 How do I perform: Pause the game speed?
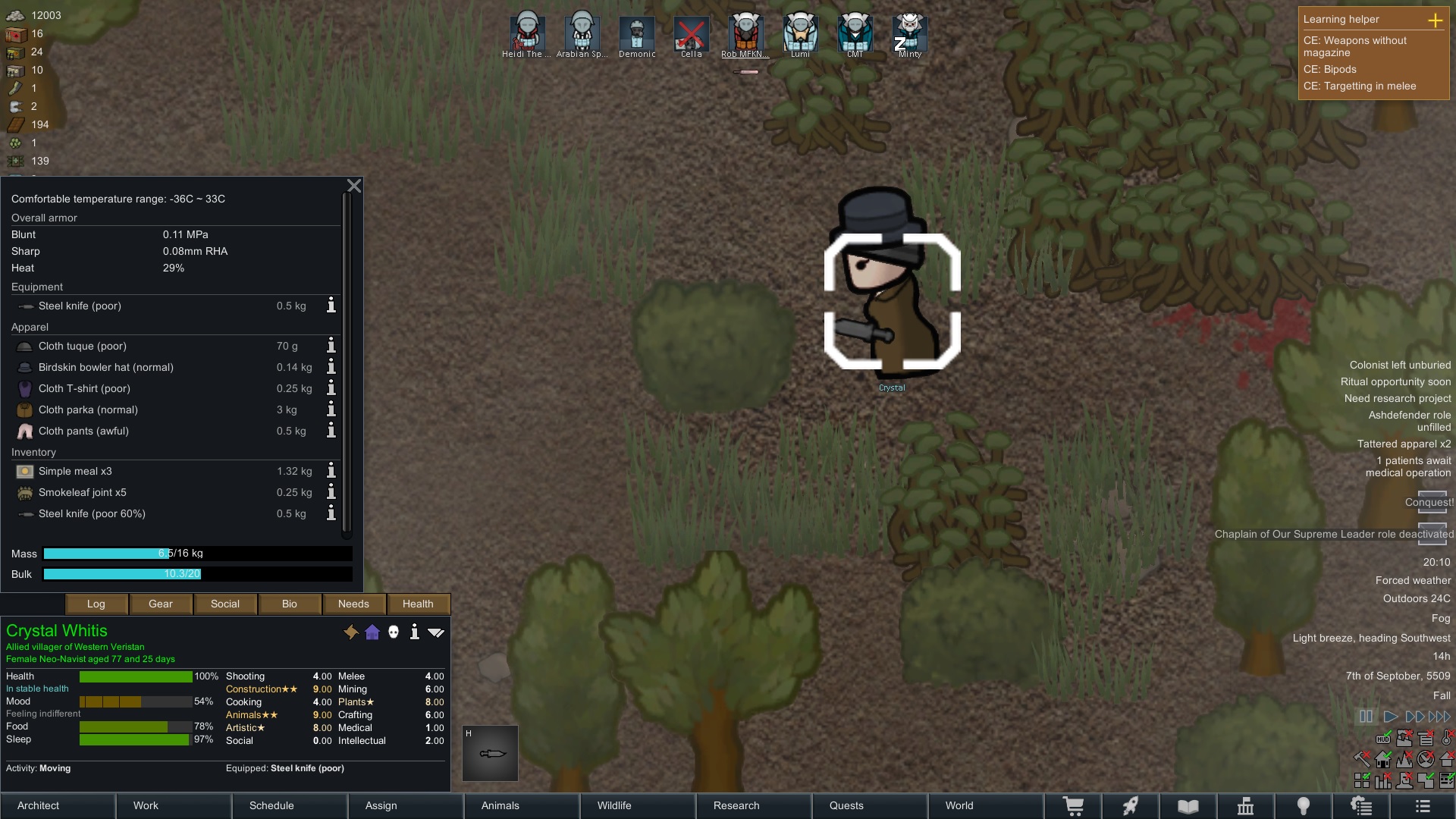click(1366, 716)
